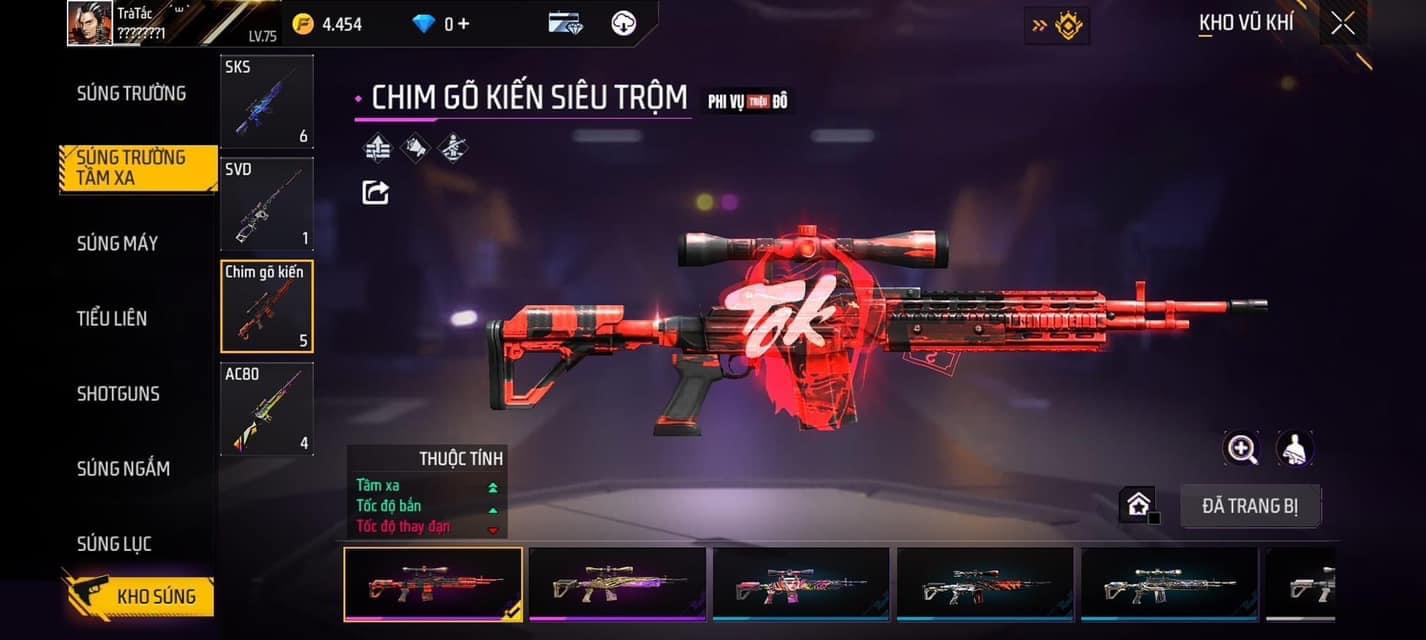Switch to Súng Ngắm category
The height and width of the screenshot is (640, 1426).
click(123, 468)
